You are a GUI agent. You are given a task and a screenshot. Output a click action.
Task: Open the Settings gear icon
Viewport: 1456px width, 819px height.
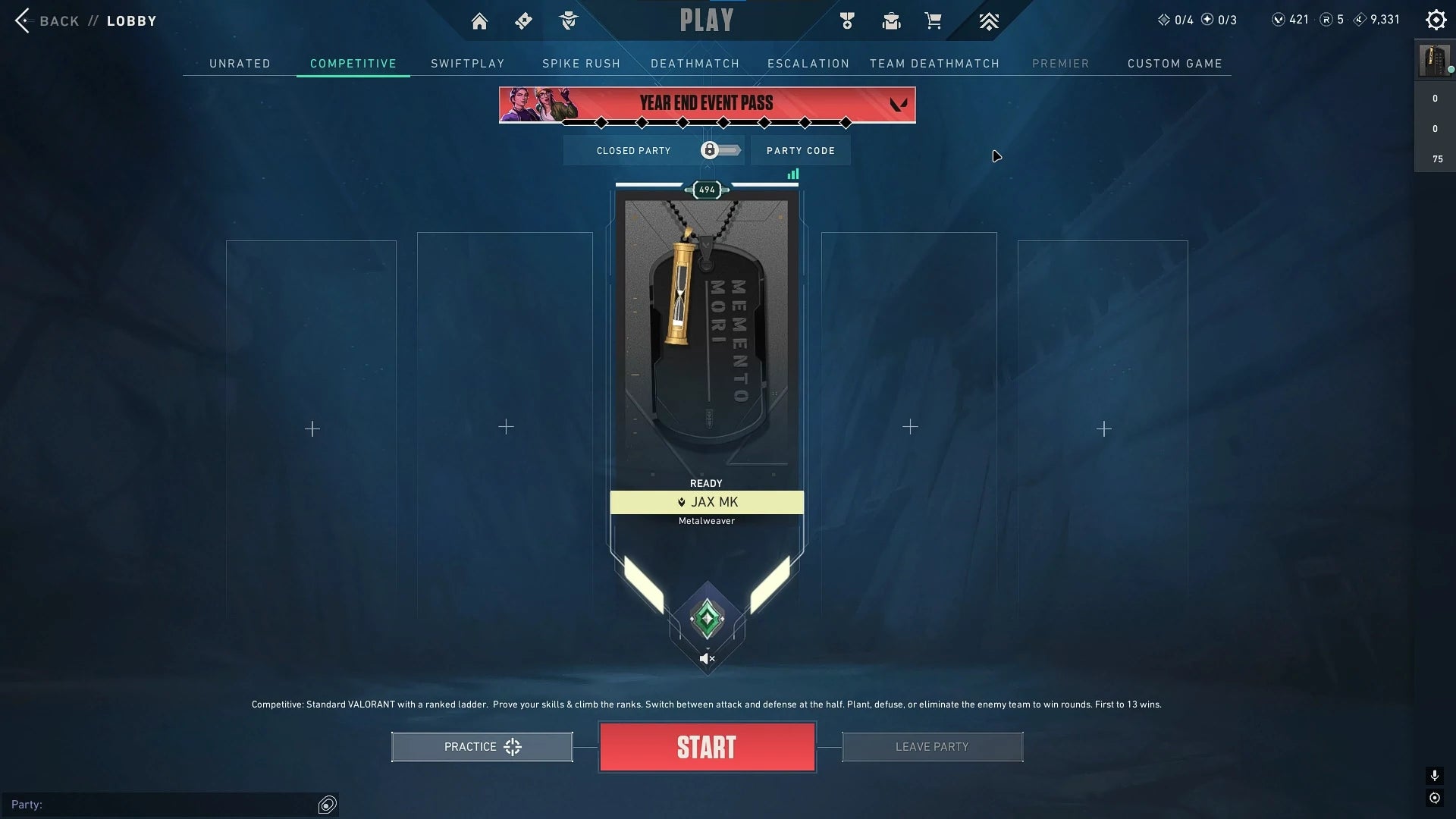coord(1436,20)
